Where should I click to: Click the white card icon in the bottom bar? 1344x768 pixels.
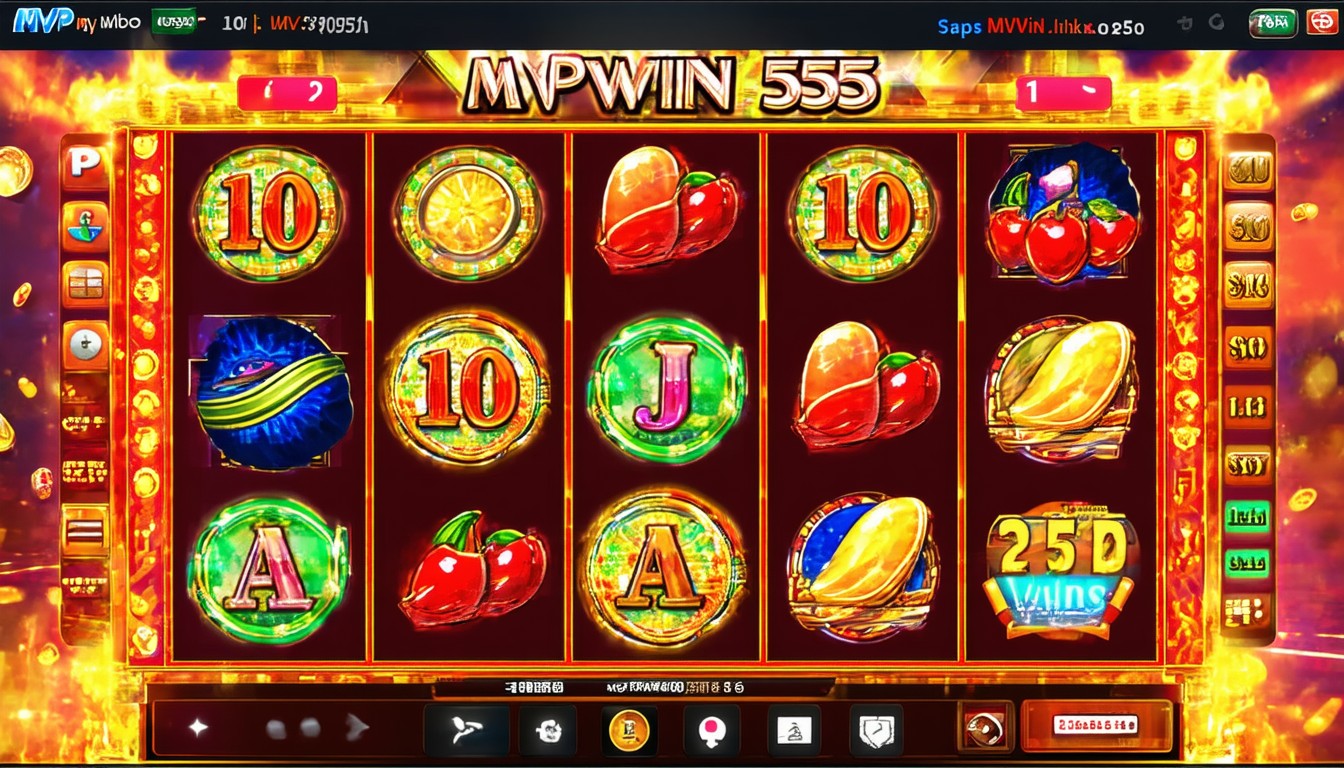coord(793,730)
